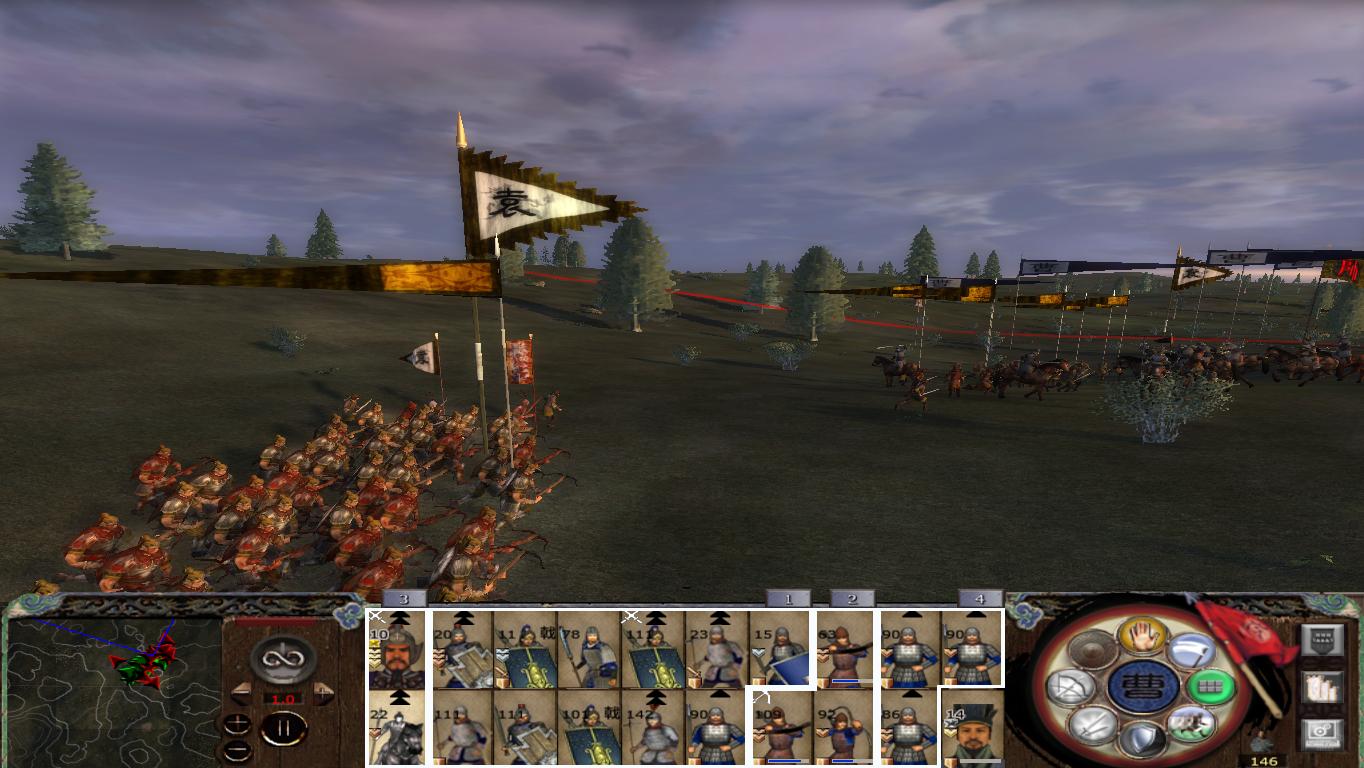
Task: Open the group formations green grid icon
Action: pos(1211,687)
